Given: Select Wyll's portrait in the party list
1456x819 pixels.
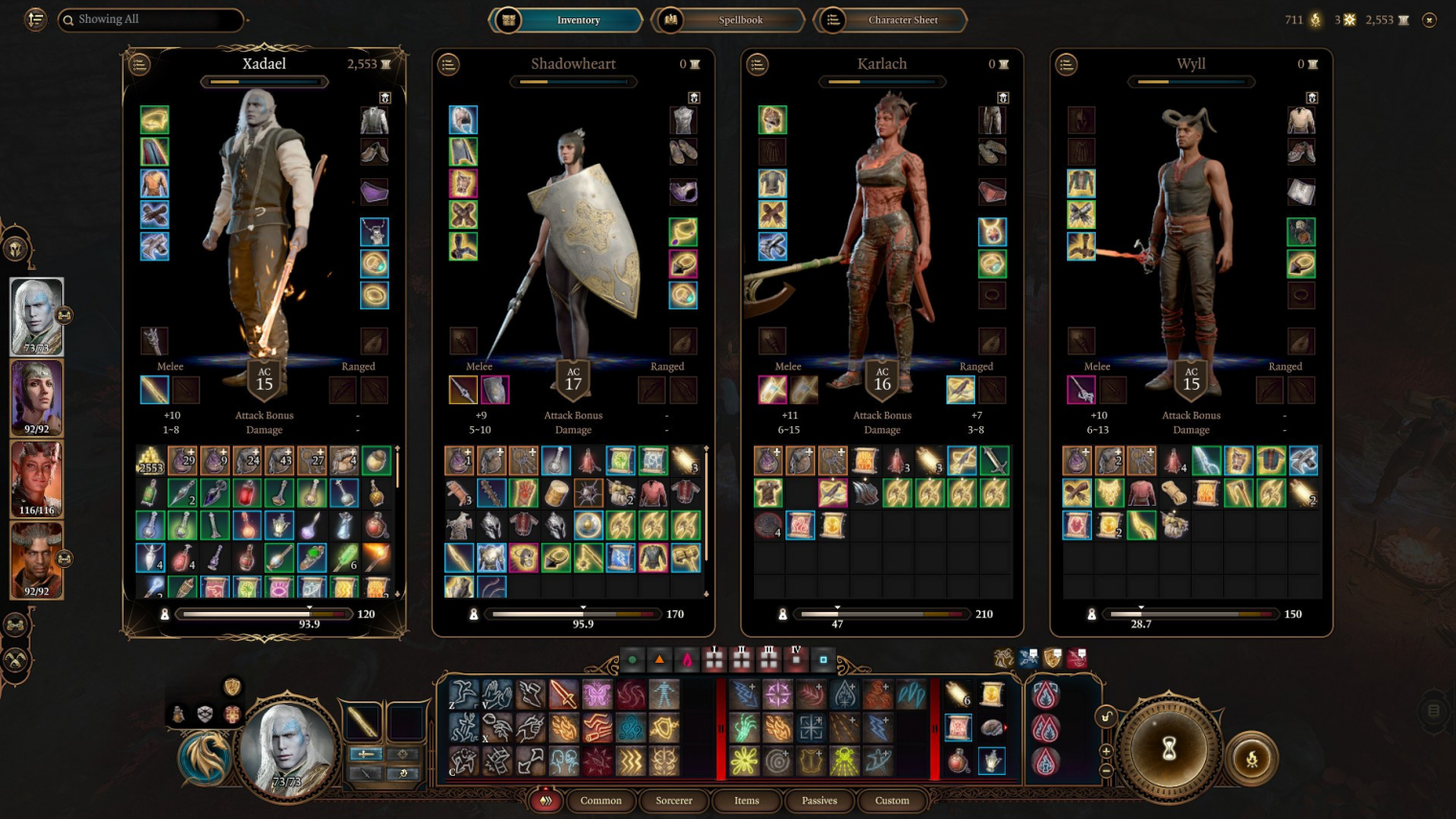Looking at the screenshot, I should click(x=36, y=559).
